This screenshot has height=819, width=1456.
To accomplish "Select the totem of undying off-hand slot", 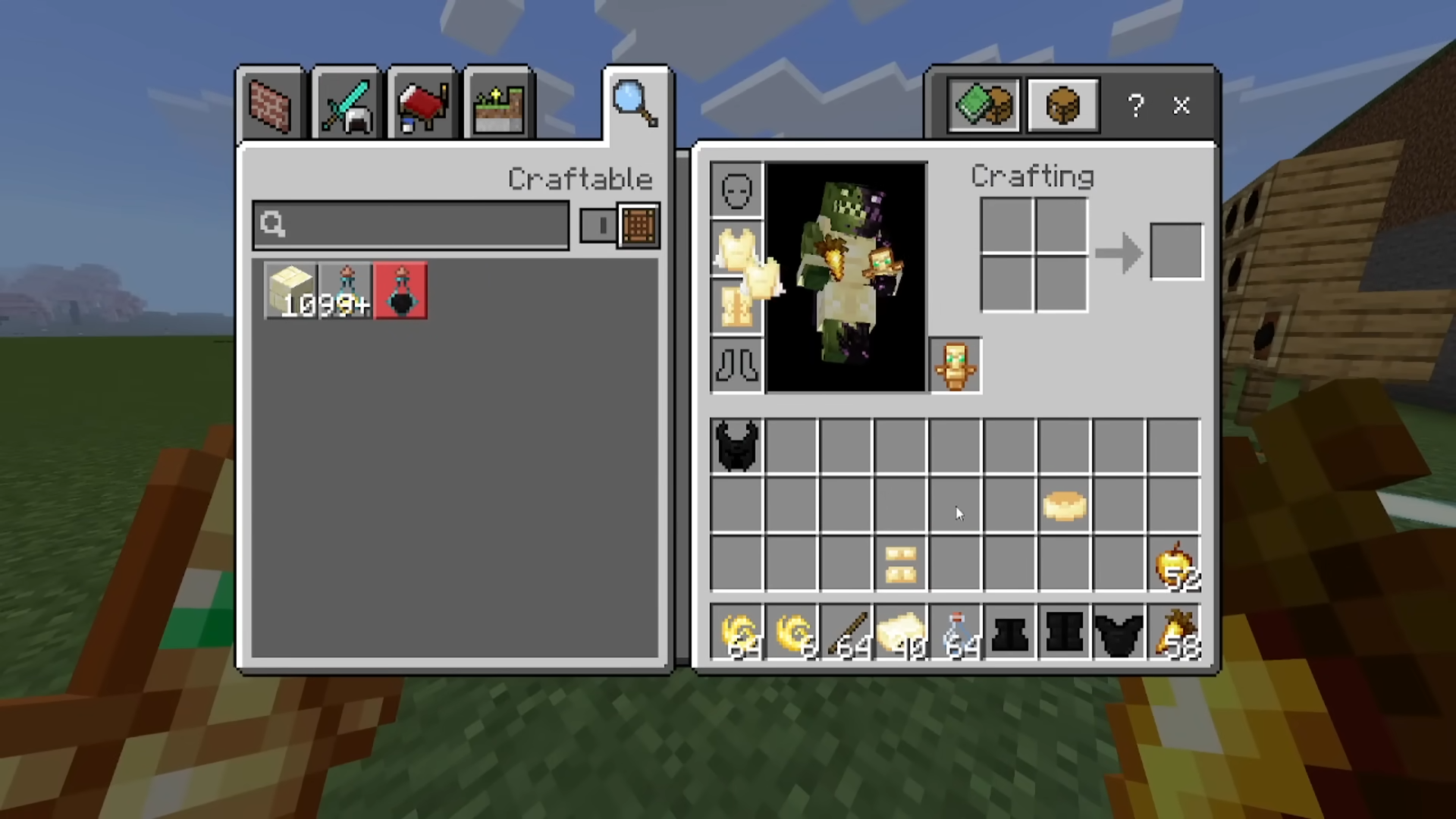I will coord(955,366).
